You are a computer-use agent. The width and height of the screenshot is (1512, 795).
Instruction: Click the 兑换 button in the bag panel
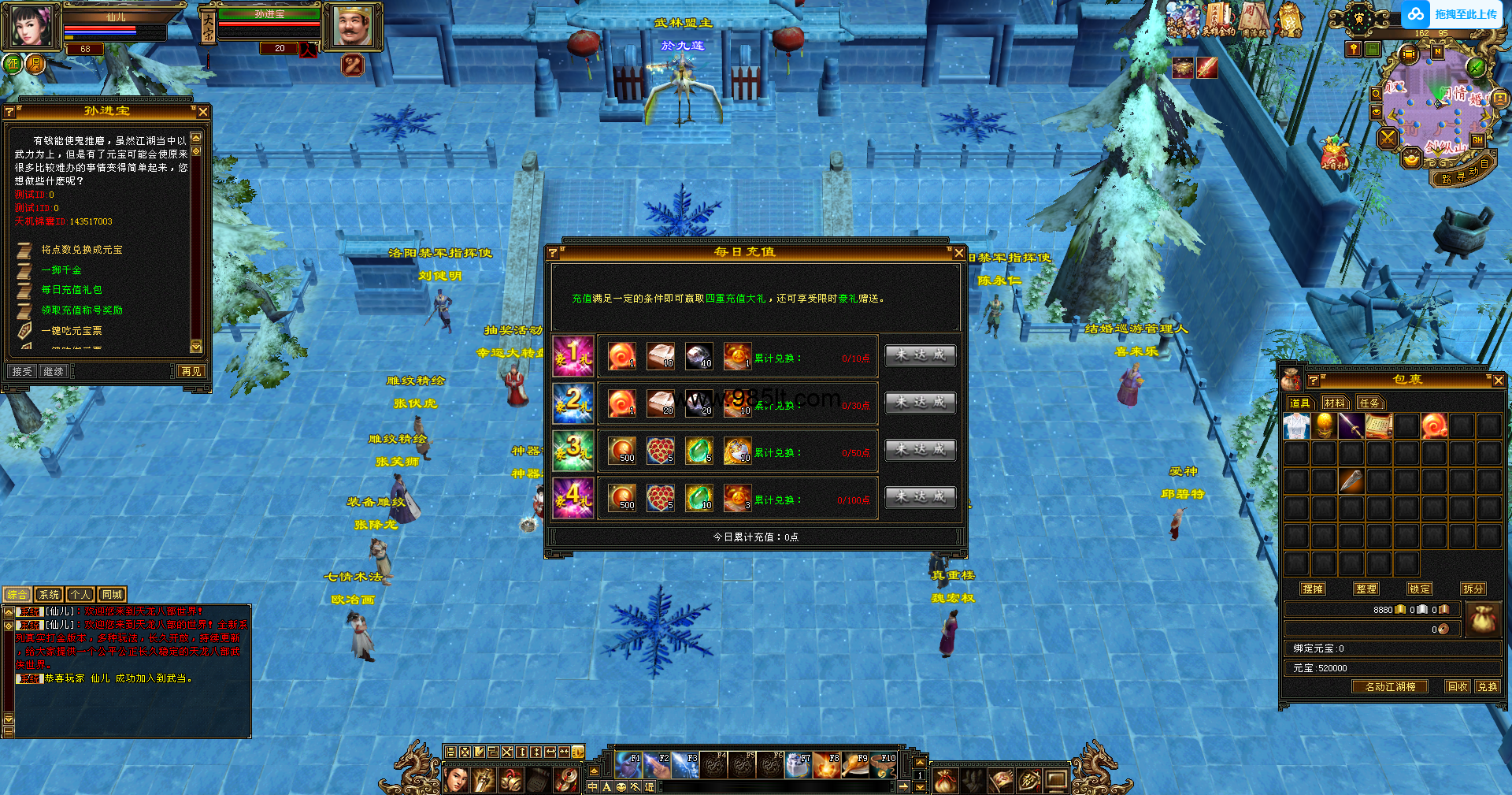click(1488, 686)
